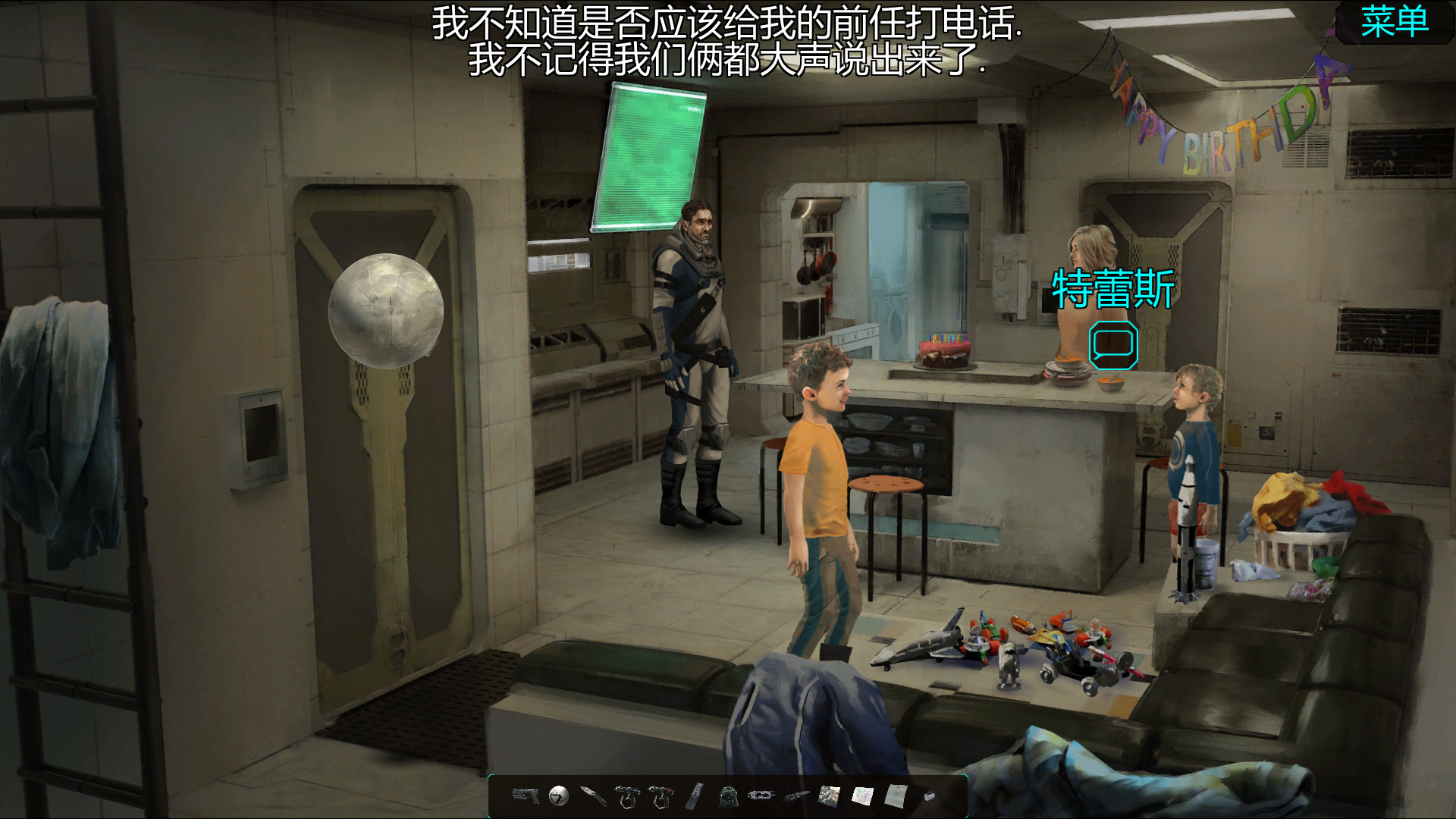
Task: Select the white paper document in inventory
Action: pyautogui.click(x=896, y=796)
